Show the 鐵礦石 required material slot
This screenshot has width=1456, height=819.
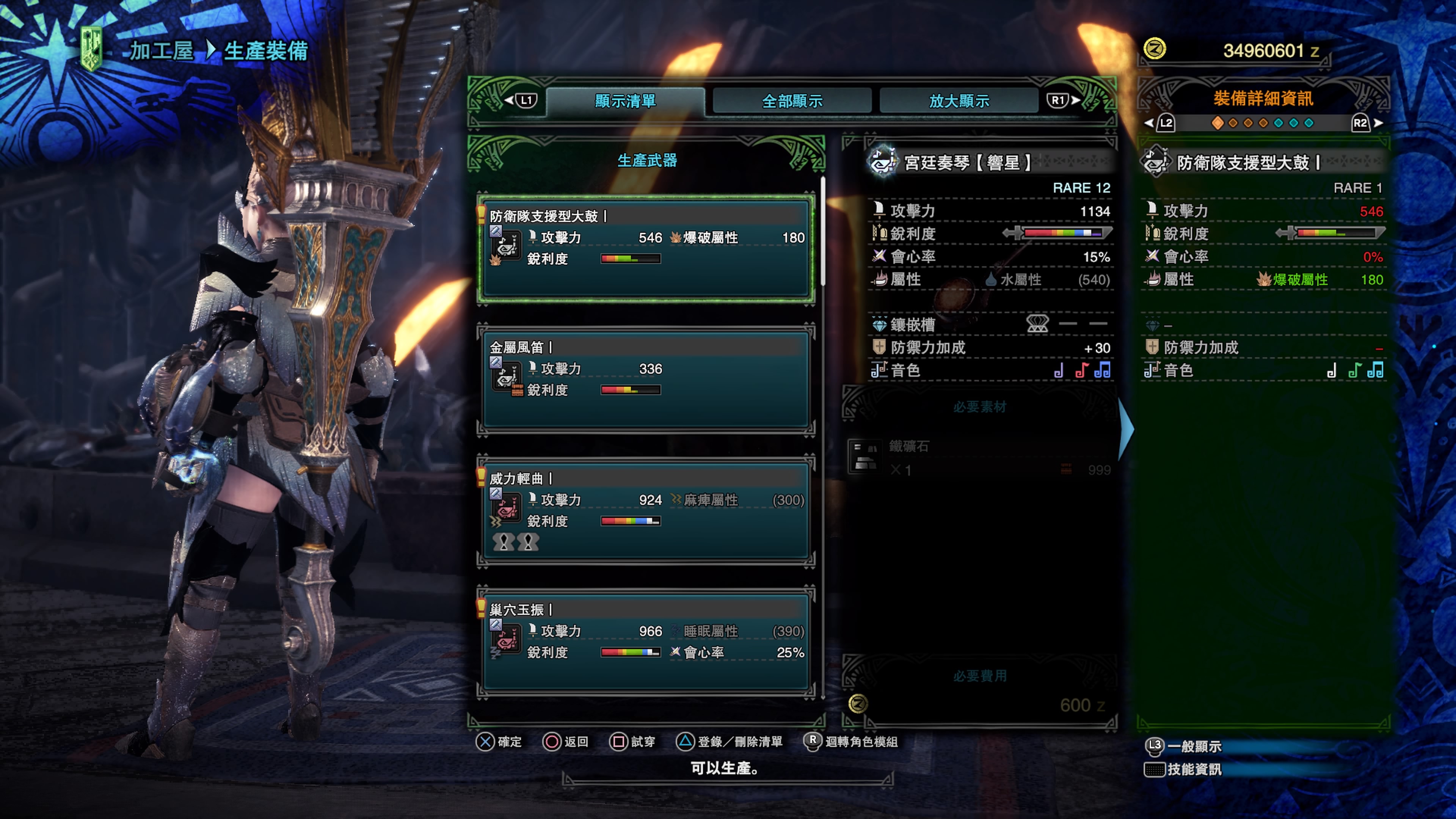979,457
